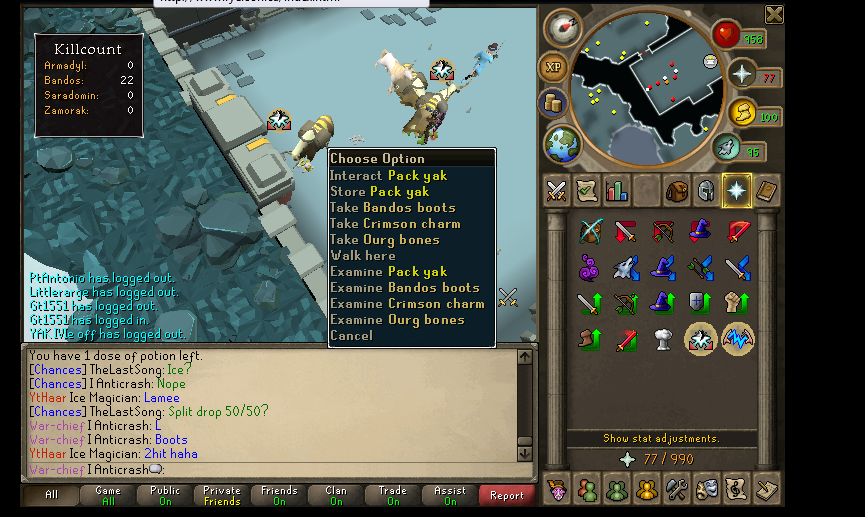Image resolution: width=865 pixels, height=517 pixels.
Task: Switch to the All chat tab
Action: coord(52,495)
